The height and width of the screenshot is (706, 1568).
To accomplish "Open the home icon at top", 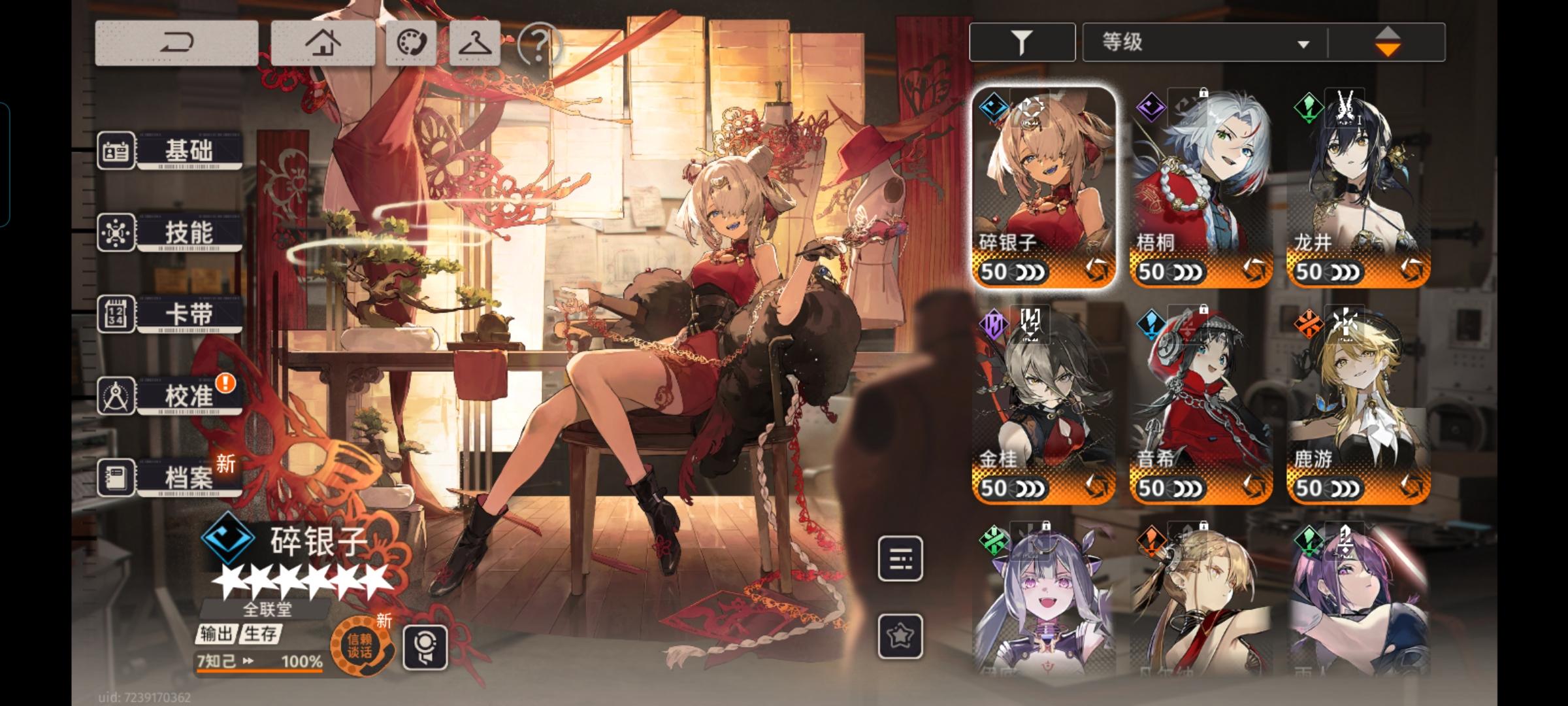I will coord(325,44).
